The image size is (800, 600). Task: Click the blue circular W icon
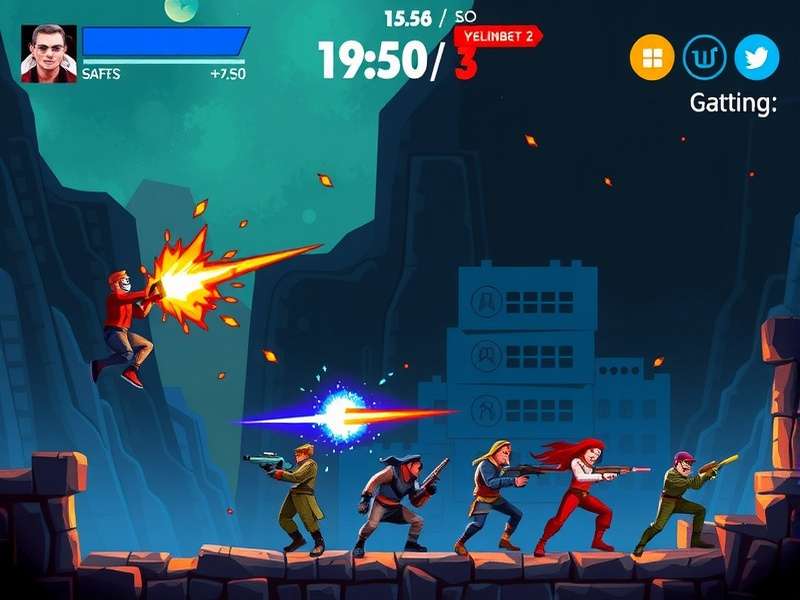[x=704, y=58]
